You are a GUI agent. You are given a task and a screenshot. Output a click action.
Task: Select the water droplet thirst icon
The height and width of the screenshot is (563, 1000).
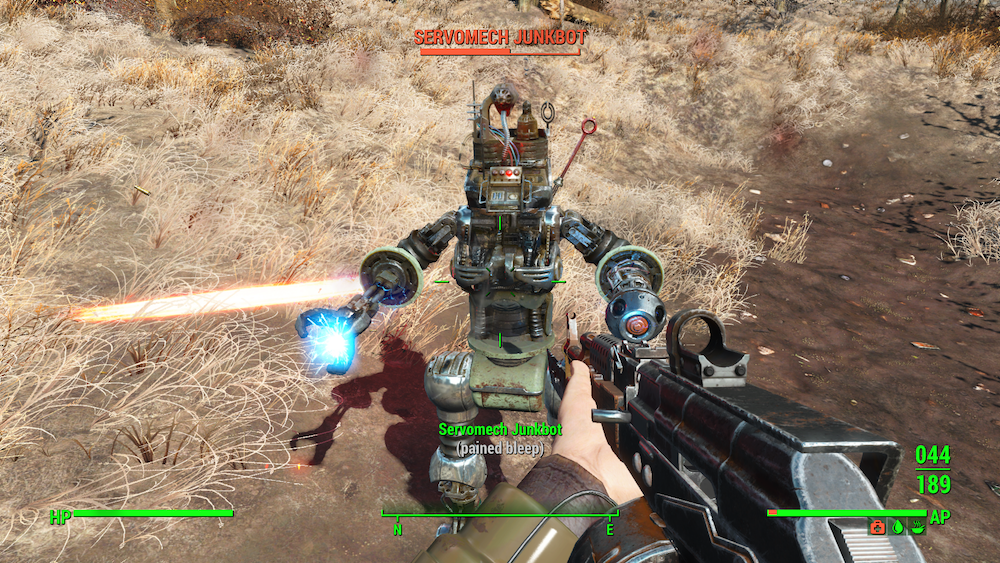(898, 527)
